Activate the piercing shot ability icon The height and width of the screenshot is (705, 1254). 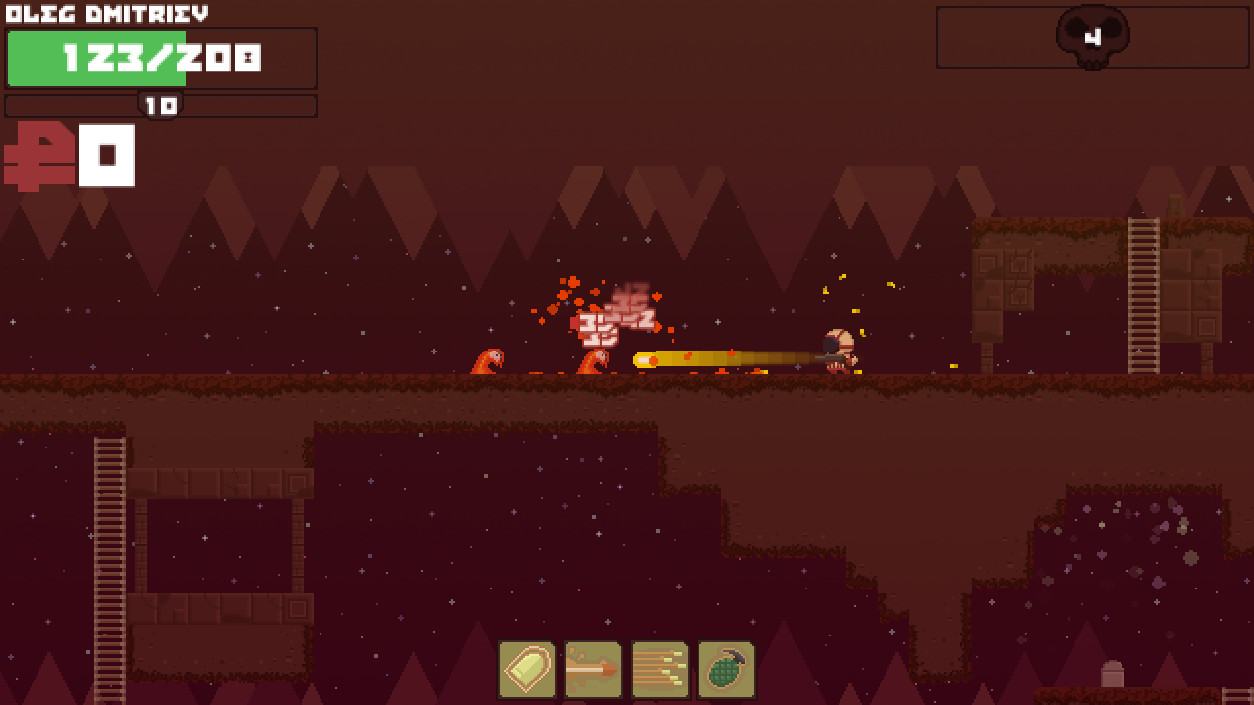(x=593, y=669)
